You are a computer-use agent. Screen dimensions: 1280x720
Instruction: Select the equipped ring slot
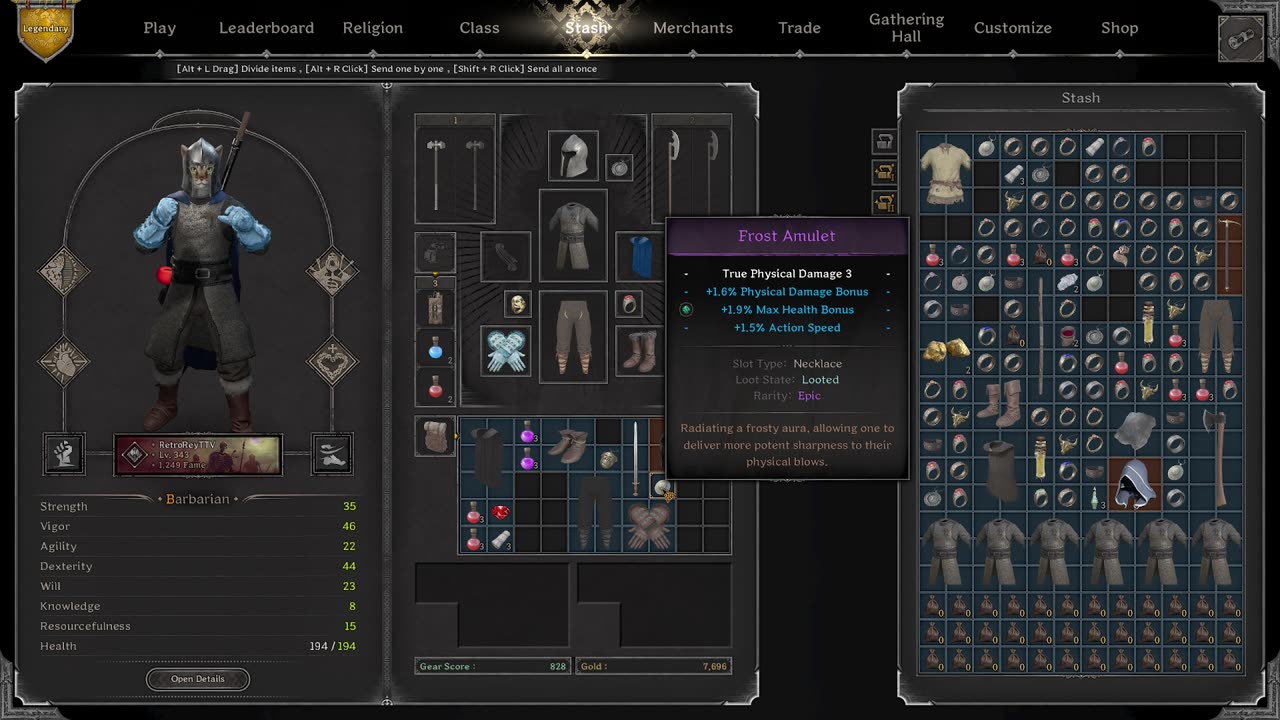(629, 304)
